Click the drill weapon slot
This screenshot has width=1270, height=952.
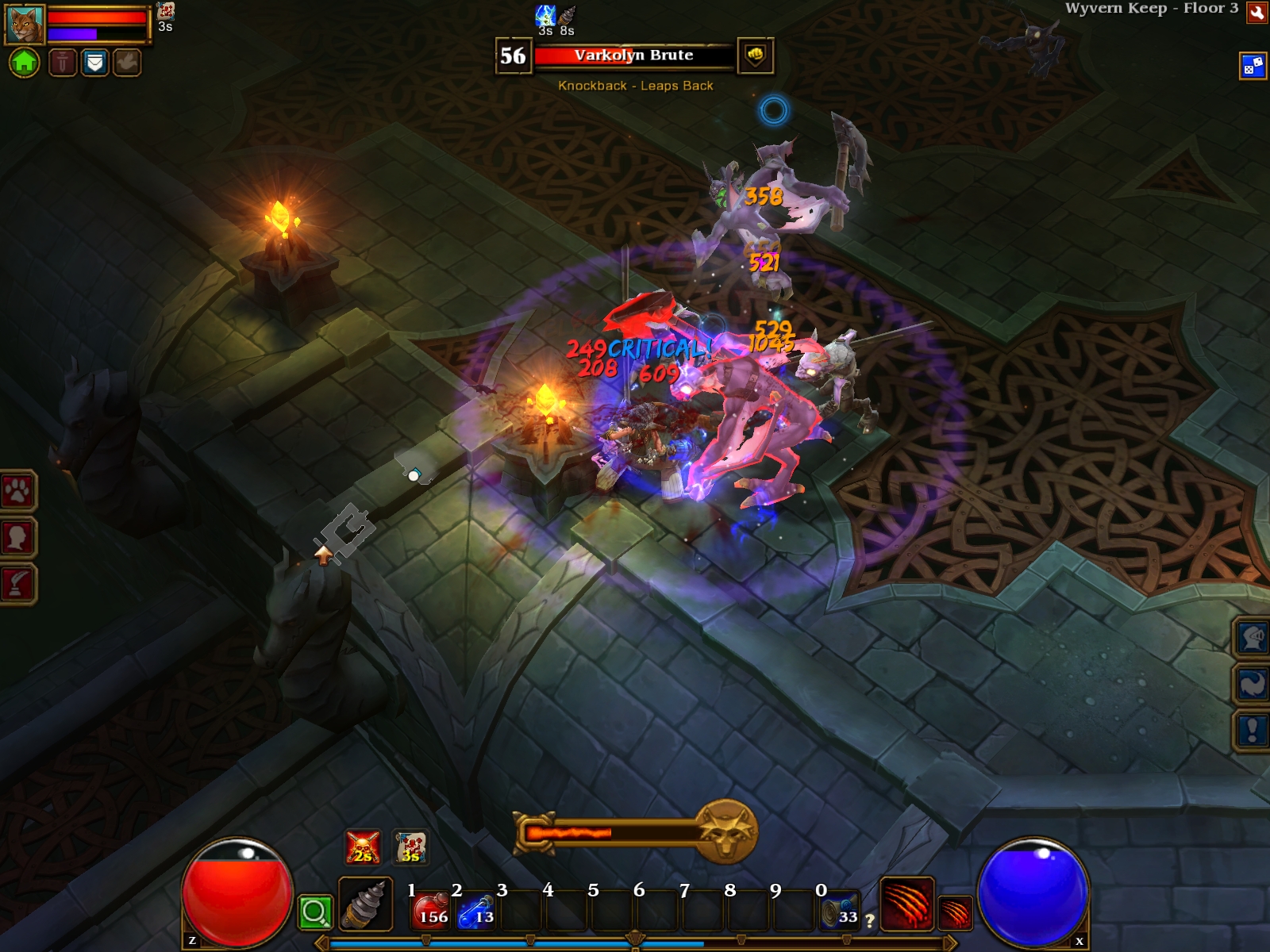pyautogui.click(x=366, y=904)
